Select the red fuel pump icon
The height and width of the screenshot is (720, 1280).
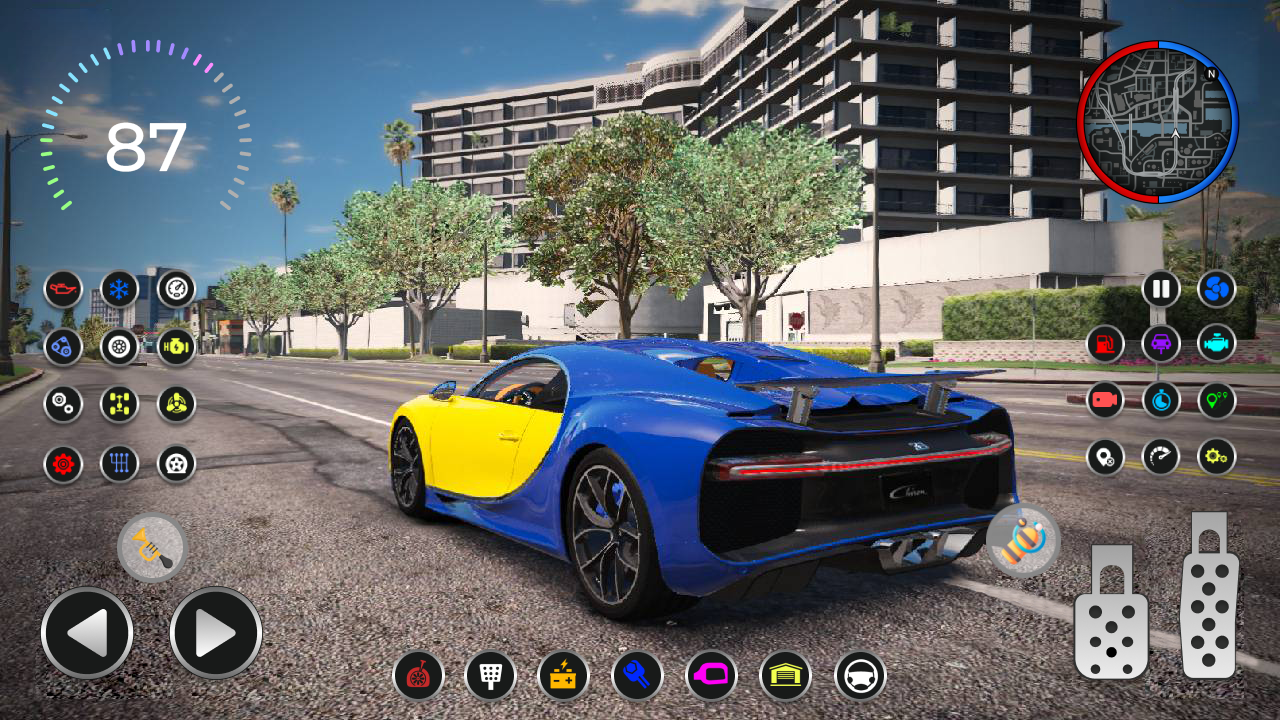1105,344
